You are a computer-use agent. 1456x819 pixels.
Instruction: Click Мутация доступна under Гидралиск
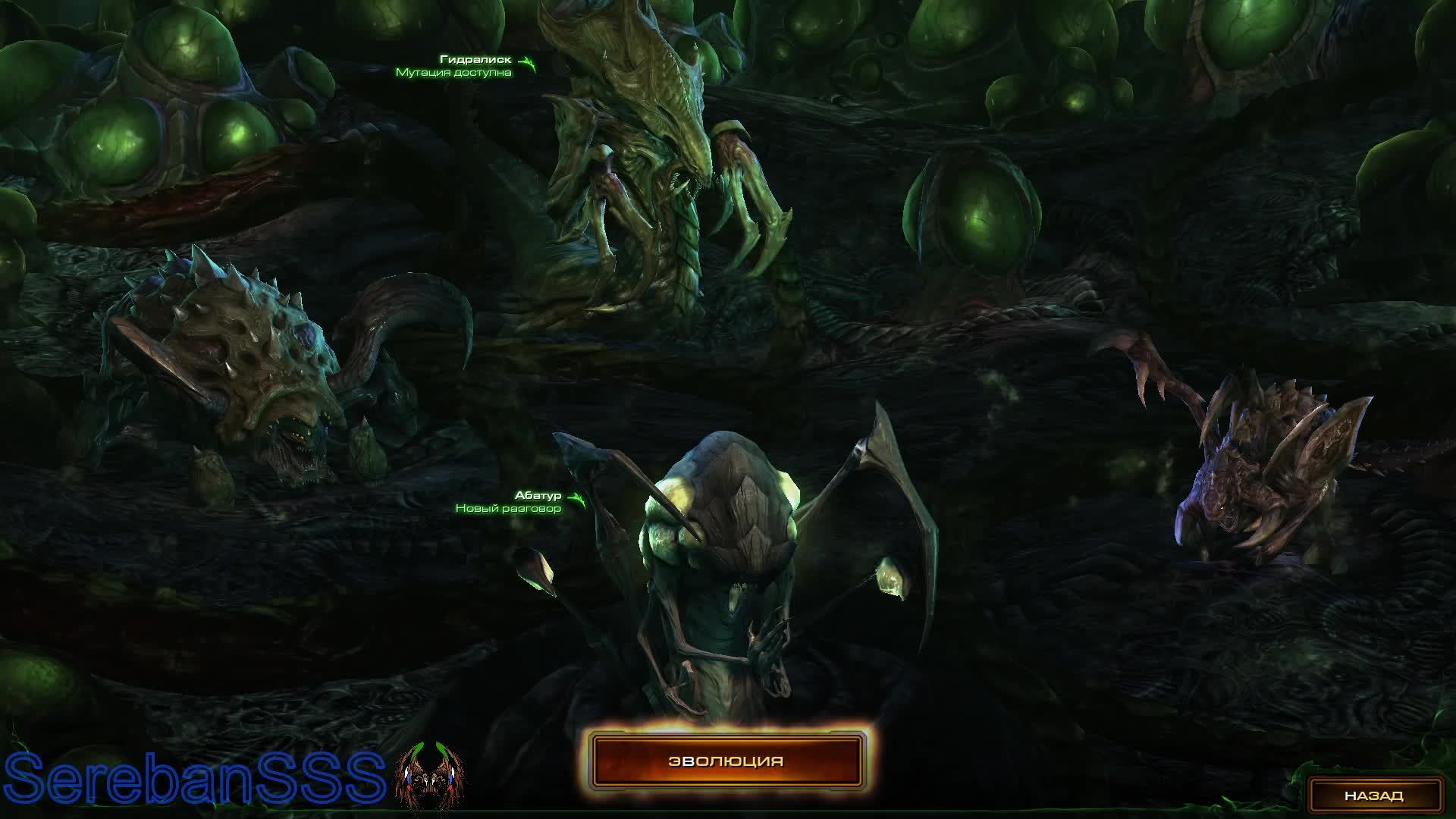click(x=455, y=73)
